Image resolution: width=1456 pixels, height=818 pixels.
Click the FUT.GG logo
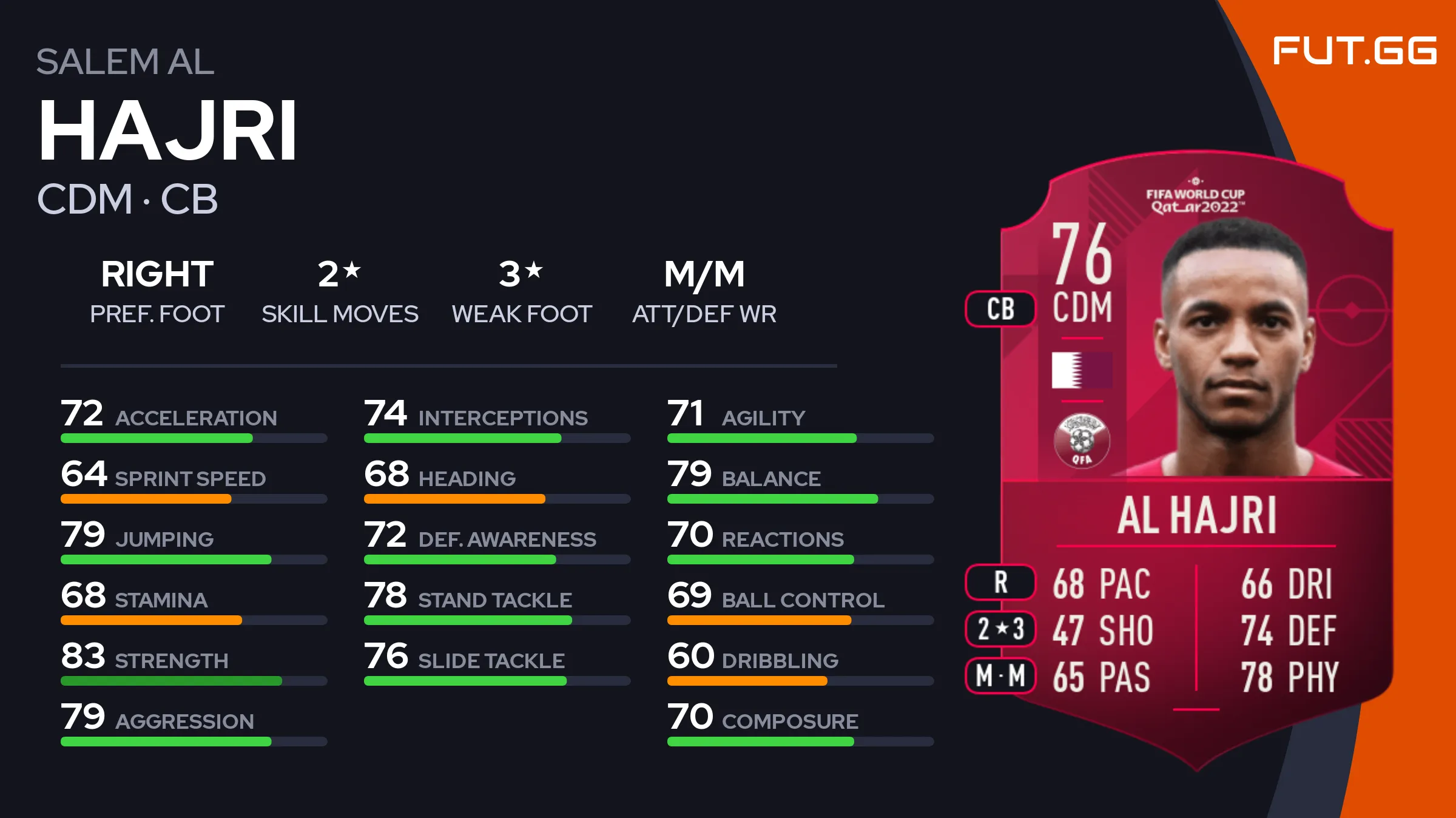1354,50
